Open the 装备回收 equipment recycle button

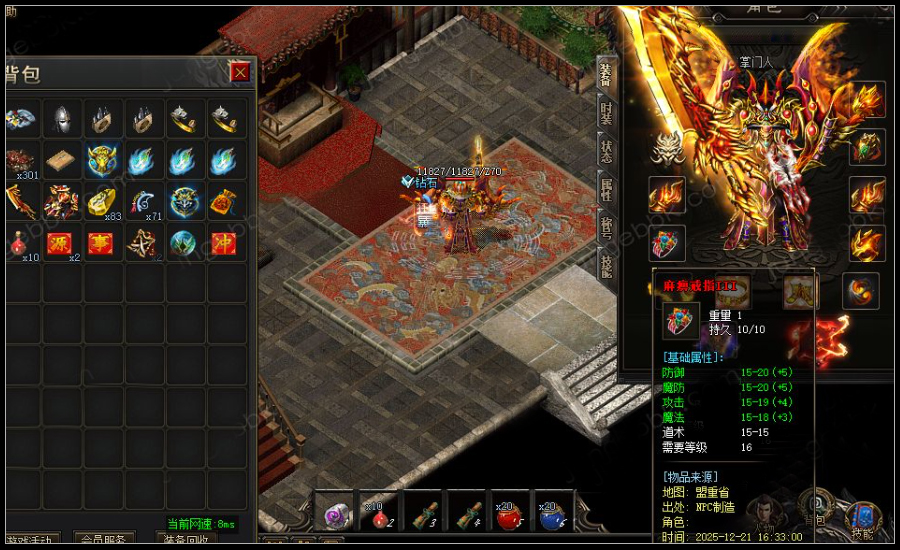click(184, 540)
